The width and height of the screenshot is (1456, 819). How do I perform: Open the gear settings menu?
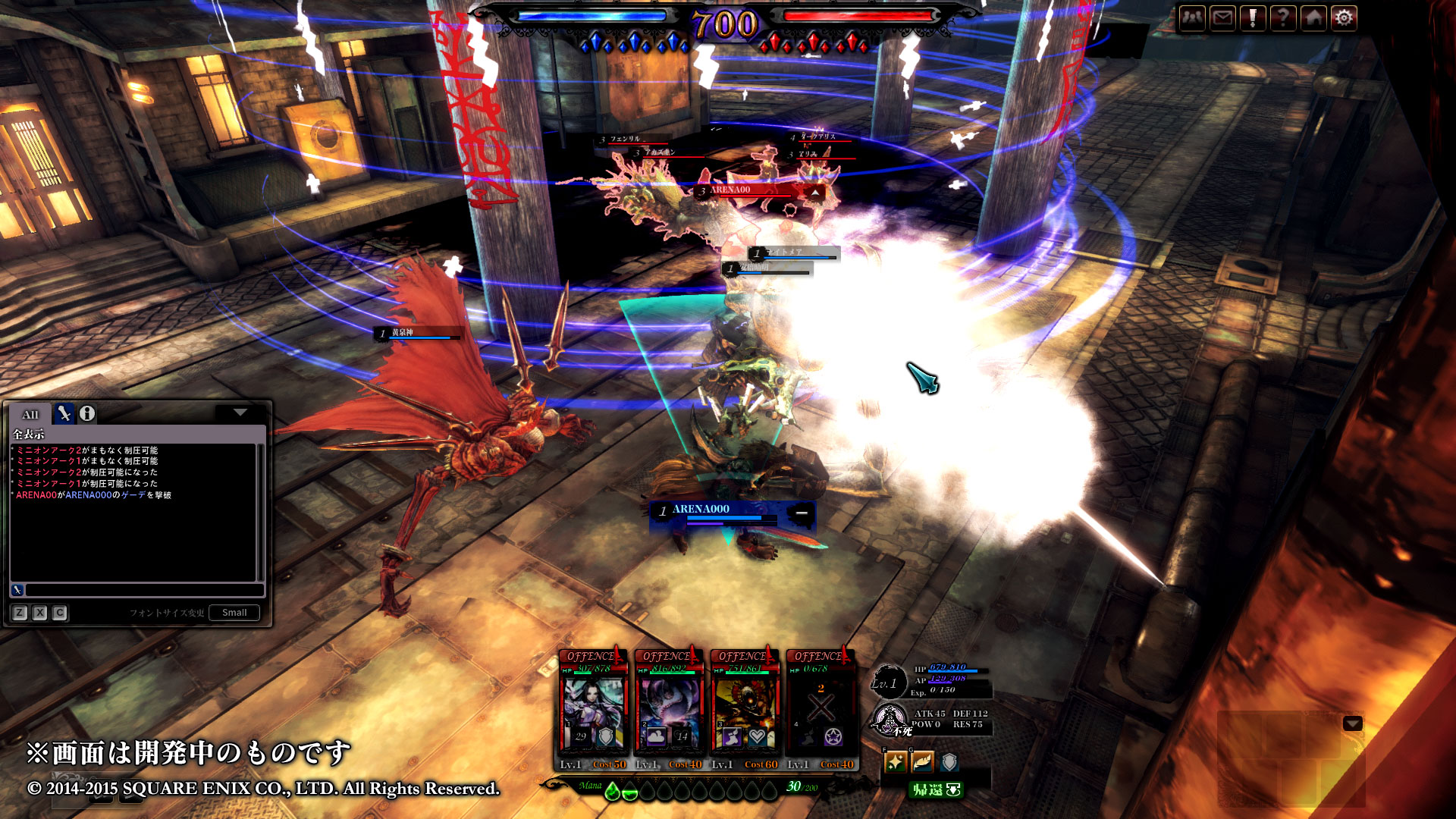pyautogui.click(x=1344, y=17)
